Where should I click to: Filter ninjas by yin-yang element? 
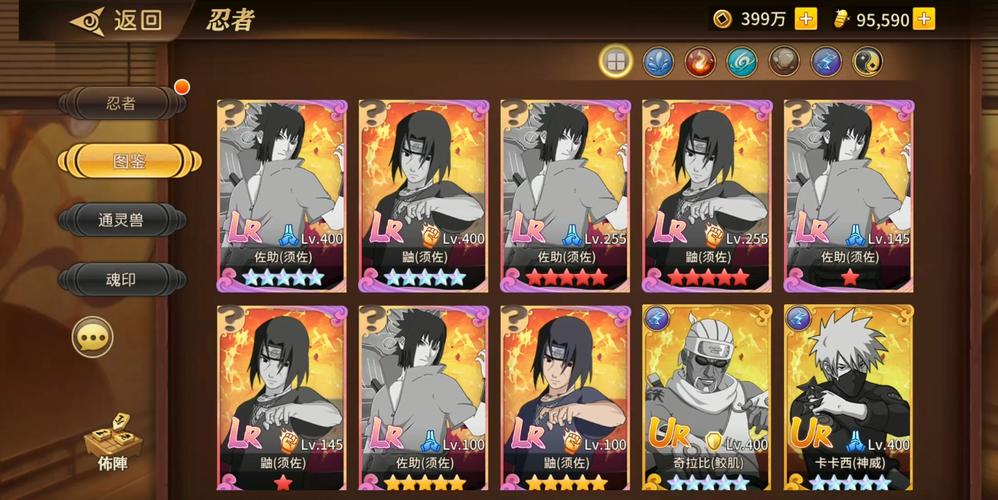[867, 62]
